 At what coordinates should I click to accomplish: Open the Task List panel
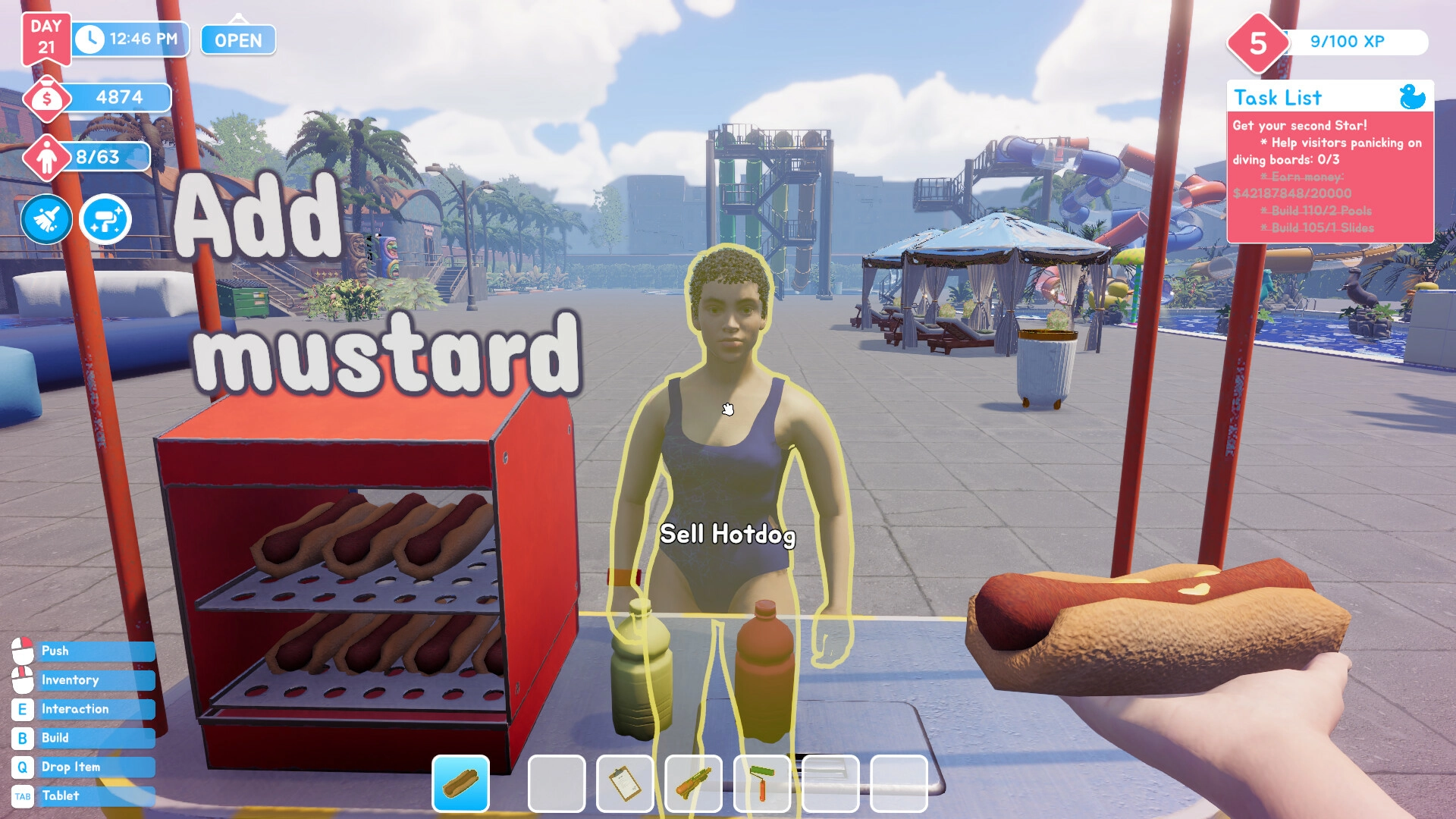pyautogui.click(x=1277, y=98)
